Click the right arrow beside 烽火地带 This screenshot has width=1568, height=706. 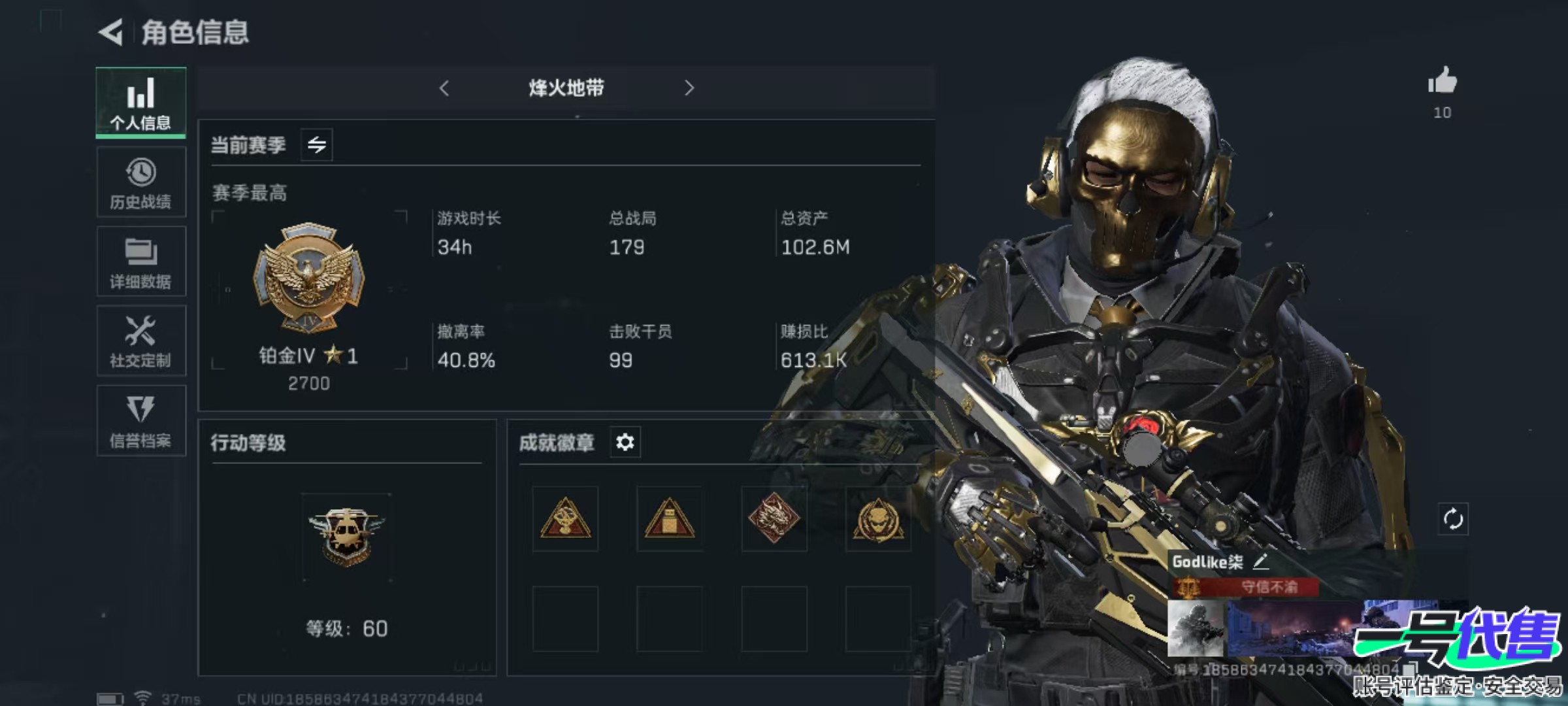[689, 88]
